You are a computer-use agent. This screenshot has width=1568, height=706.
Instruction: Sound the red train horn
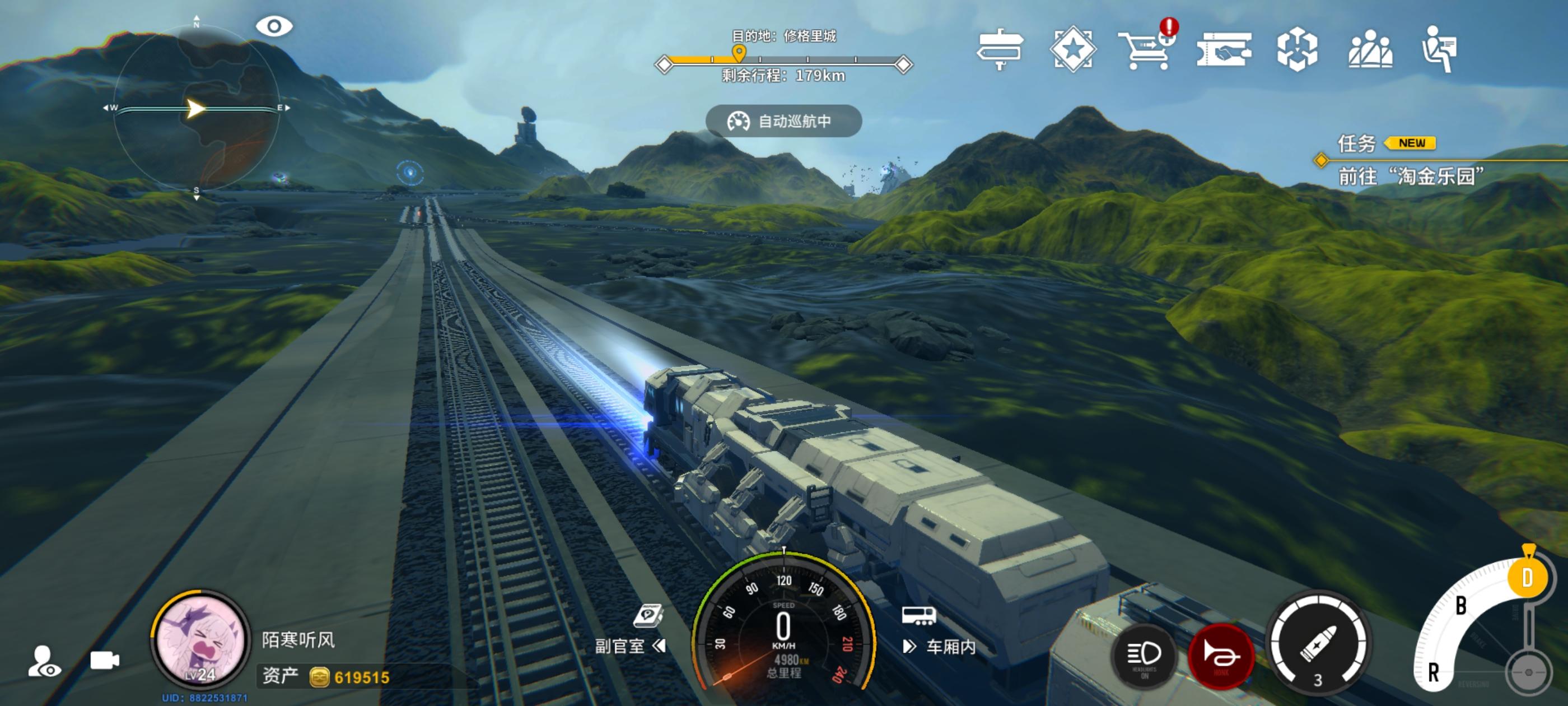coord(1220,656)
